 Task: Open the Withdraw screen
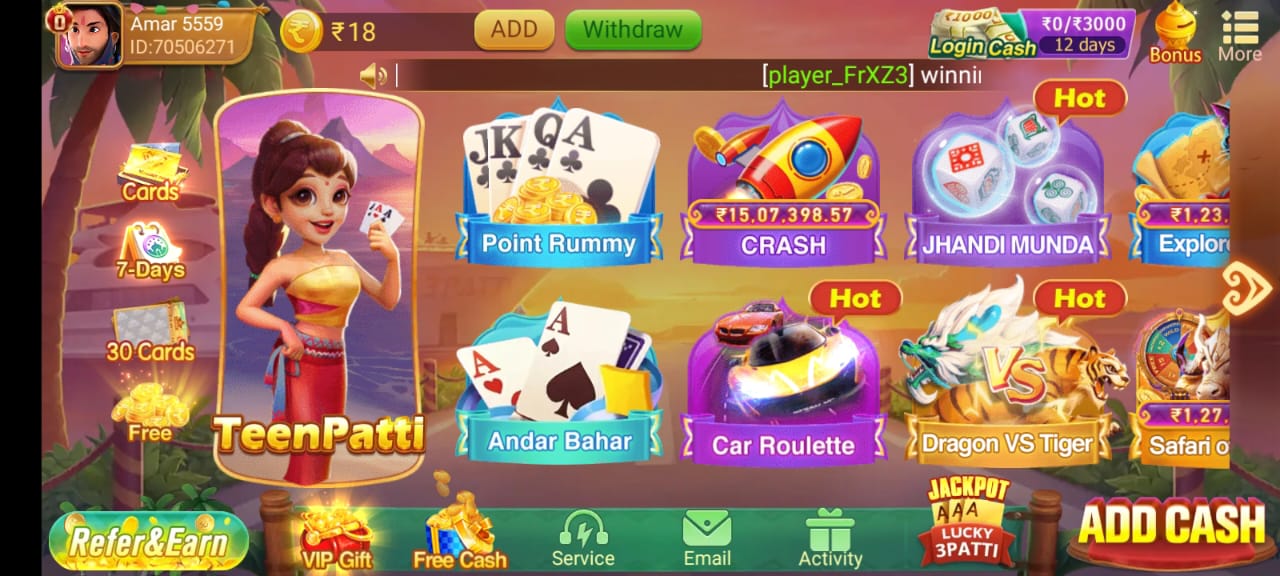pos(632,30)
